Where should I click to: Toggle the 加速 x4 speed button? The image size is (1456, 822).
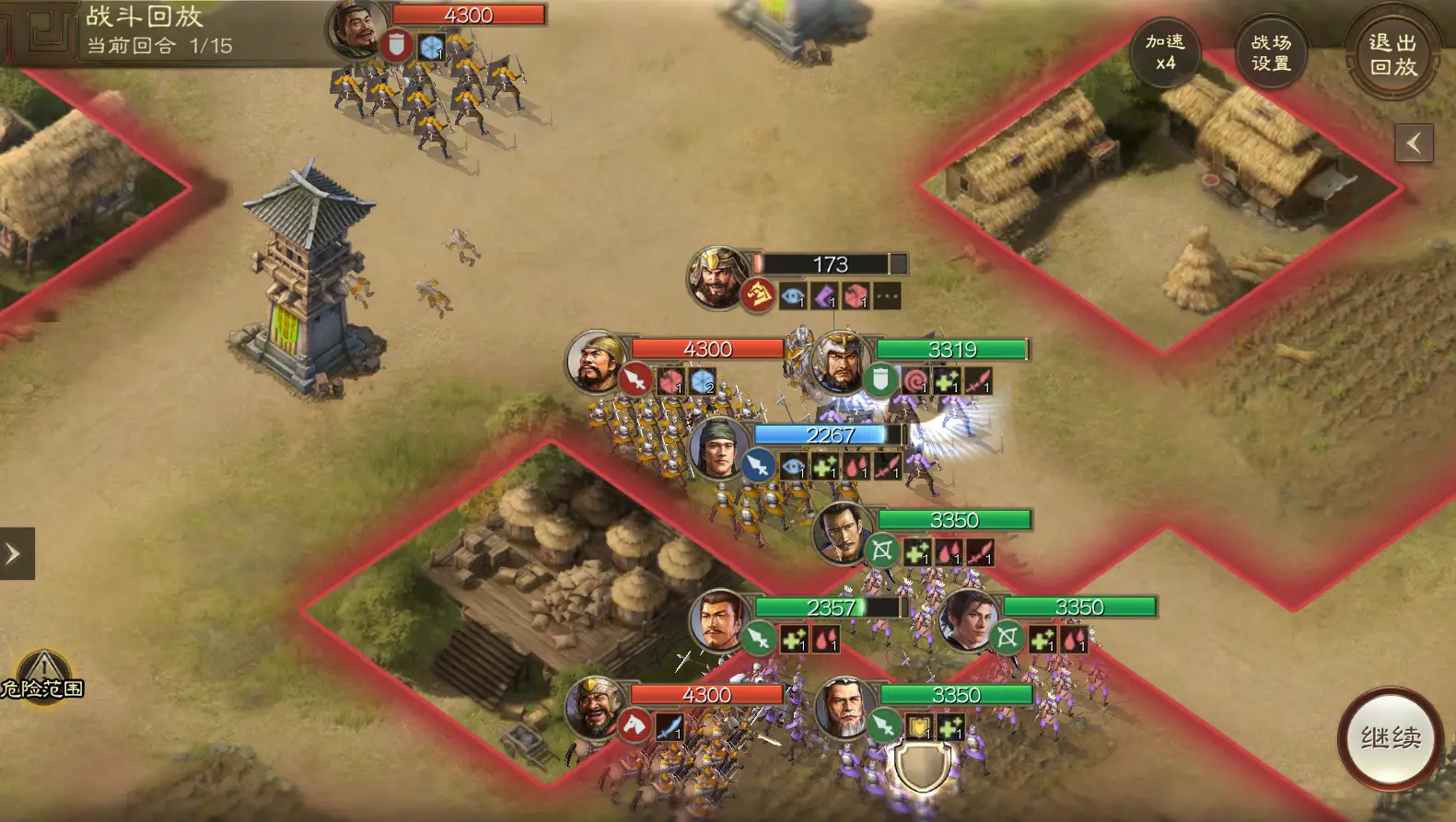coord(1165,52)
